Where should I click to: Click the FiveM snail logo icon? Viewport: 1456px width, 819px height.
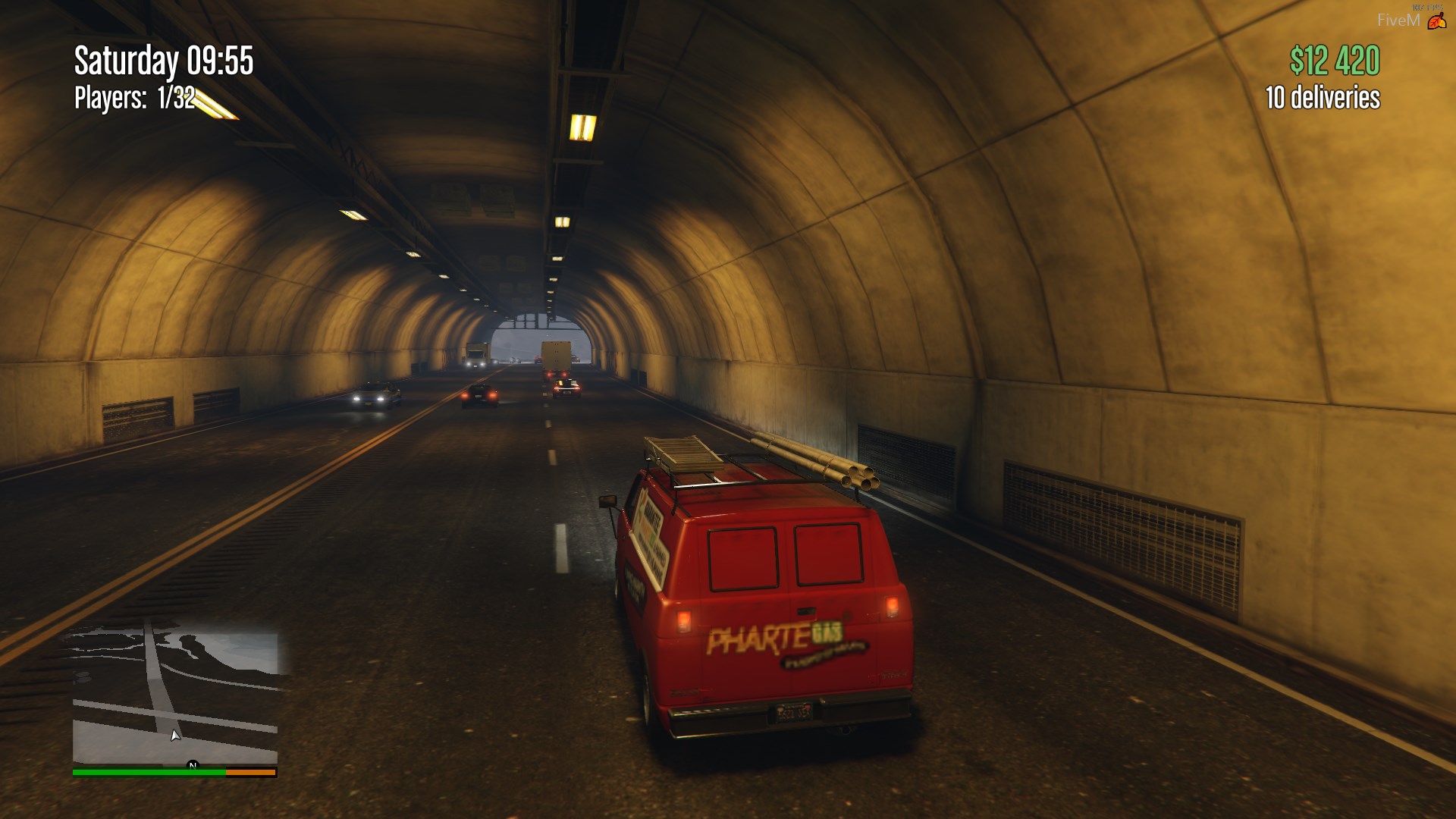click(1436, 22)
